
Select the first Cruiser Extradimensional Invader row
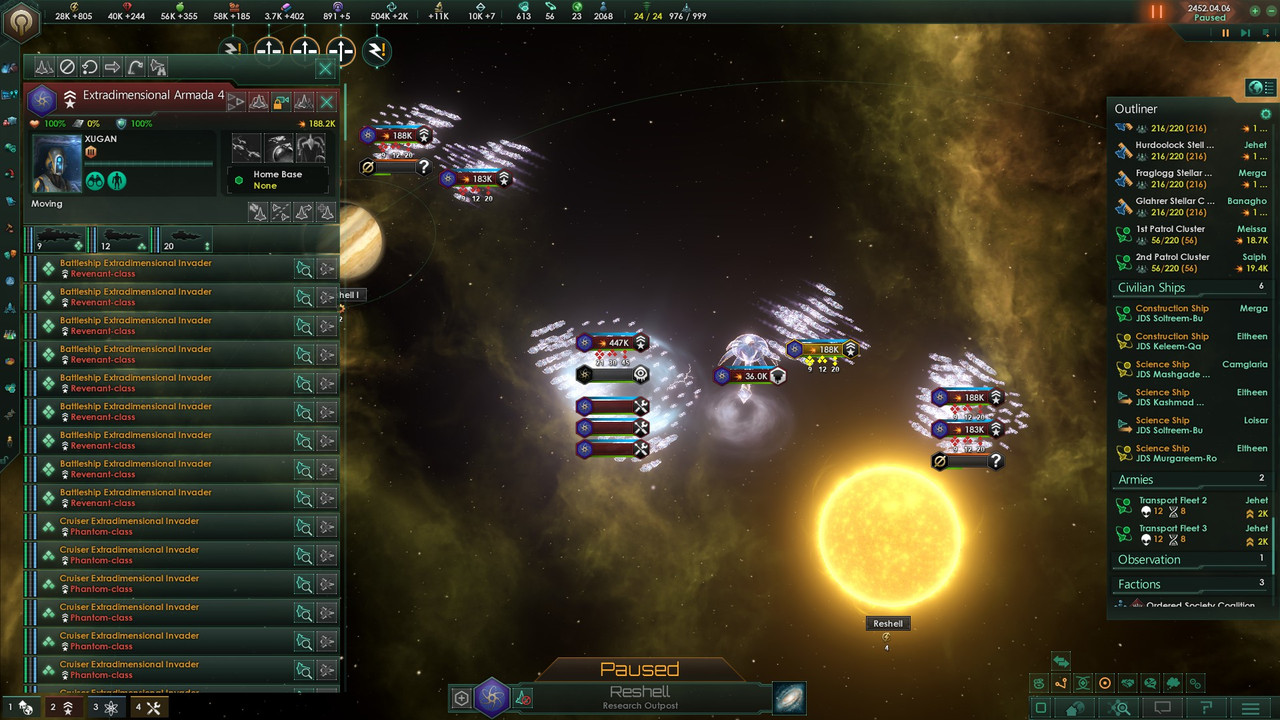coord(165,526)
